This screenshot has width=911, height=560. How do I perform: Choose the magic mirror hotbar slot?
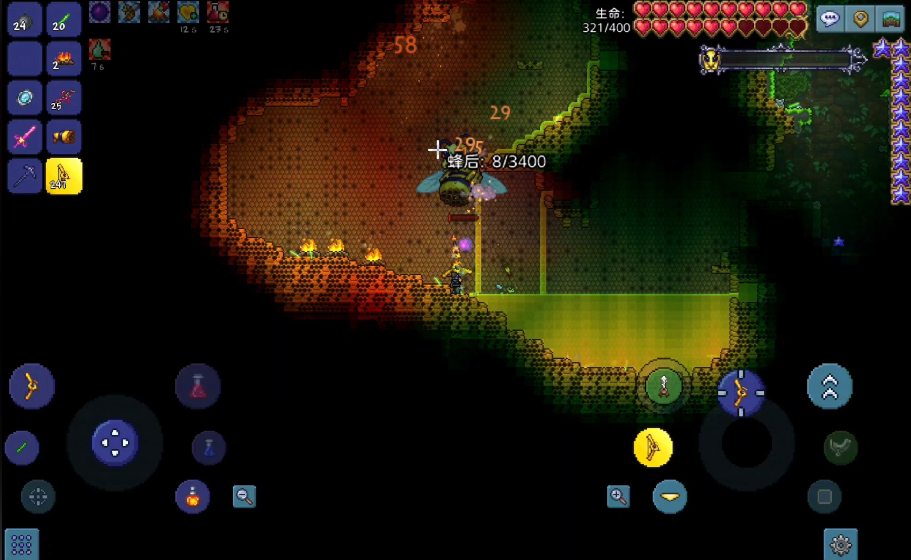tap(24, 98)
